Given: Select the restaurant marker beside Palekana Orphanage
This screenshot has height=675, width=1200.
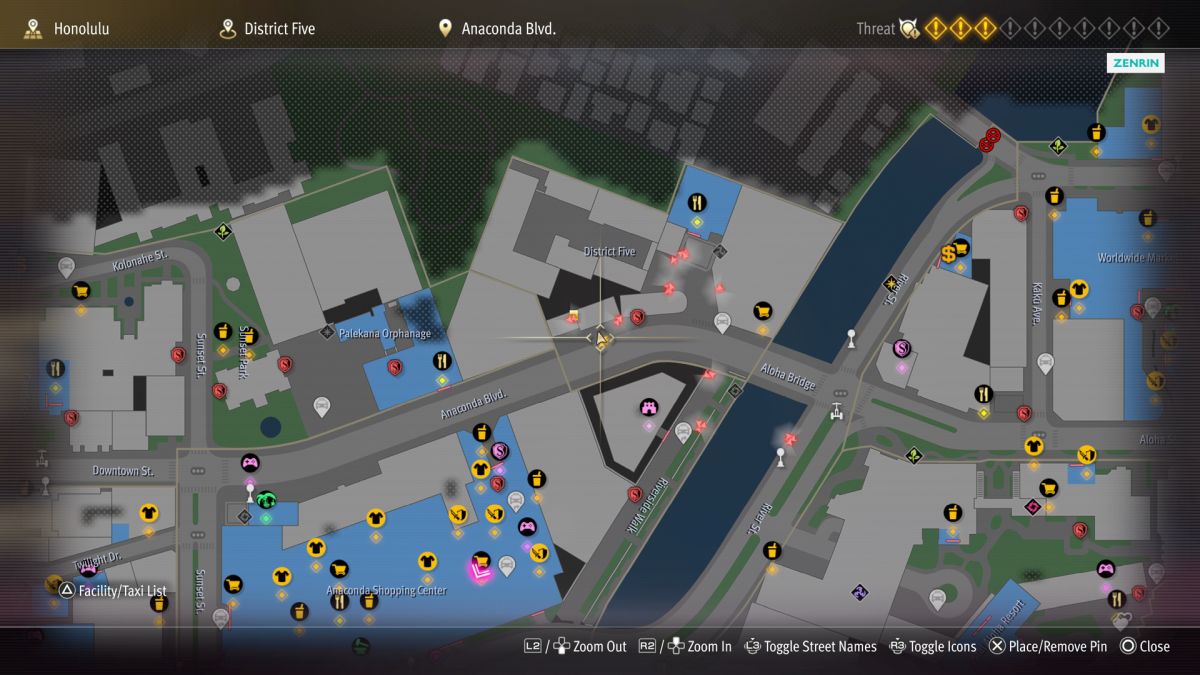Looking at the screenshot, I should (442, 361).
